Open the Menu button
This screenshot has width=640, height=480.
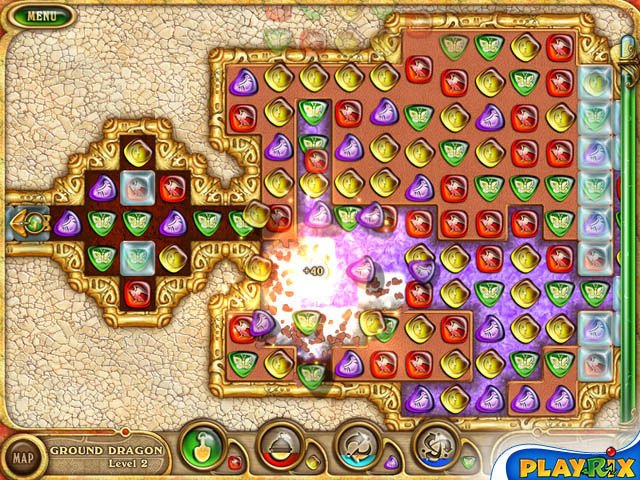pos(41,16)
